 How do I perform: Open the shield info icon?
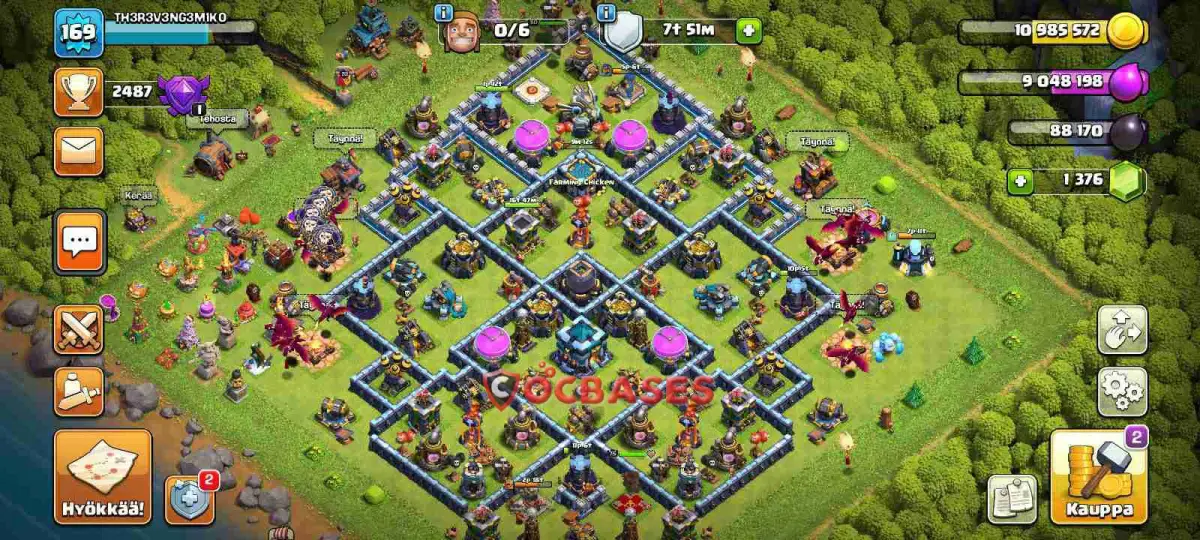coord(606,12)
